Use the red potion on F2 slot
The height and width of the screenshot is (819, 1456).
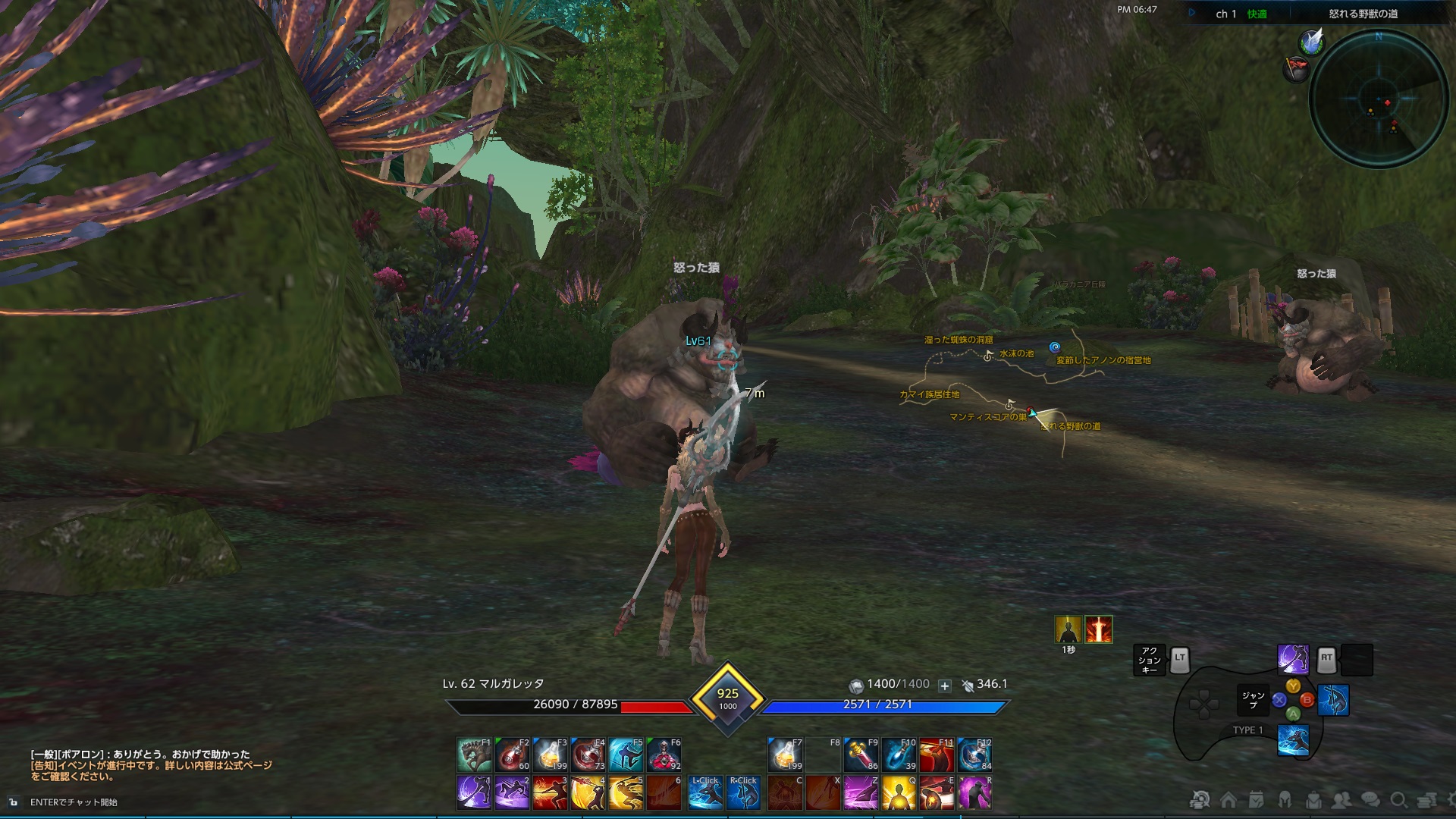[513, 755]
